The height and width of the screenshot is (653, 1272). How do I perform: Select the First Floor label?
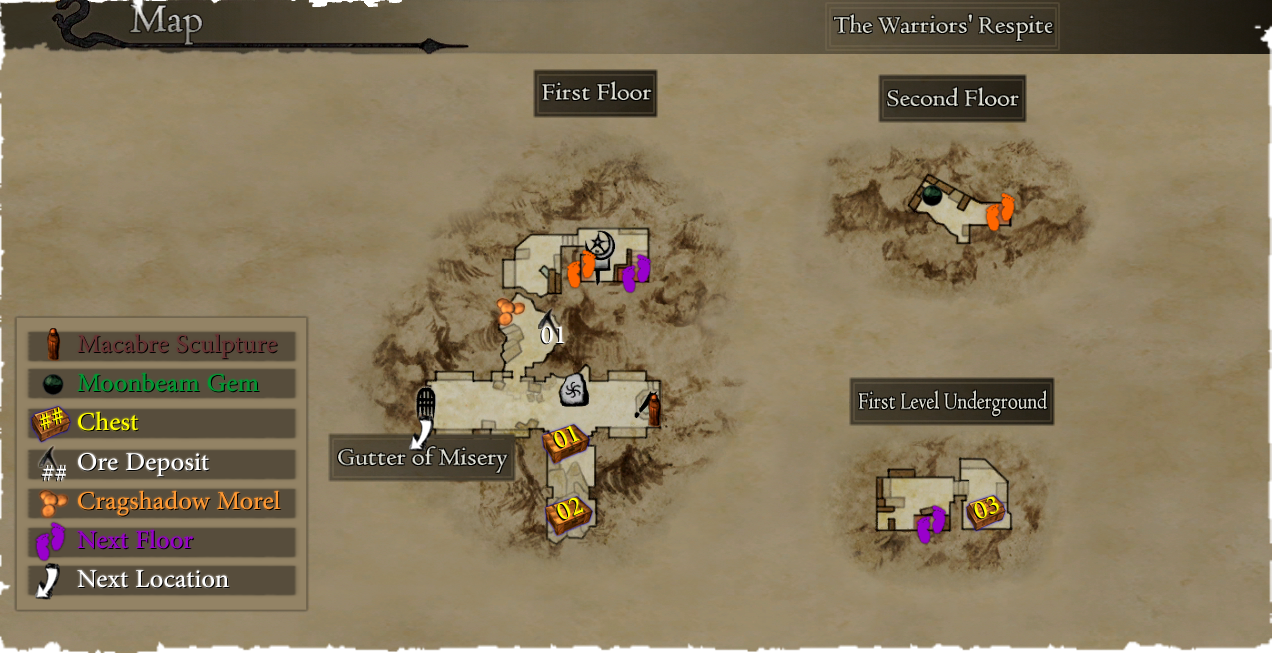tap(596, 93)
